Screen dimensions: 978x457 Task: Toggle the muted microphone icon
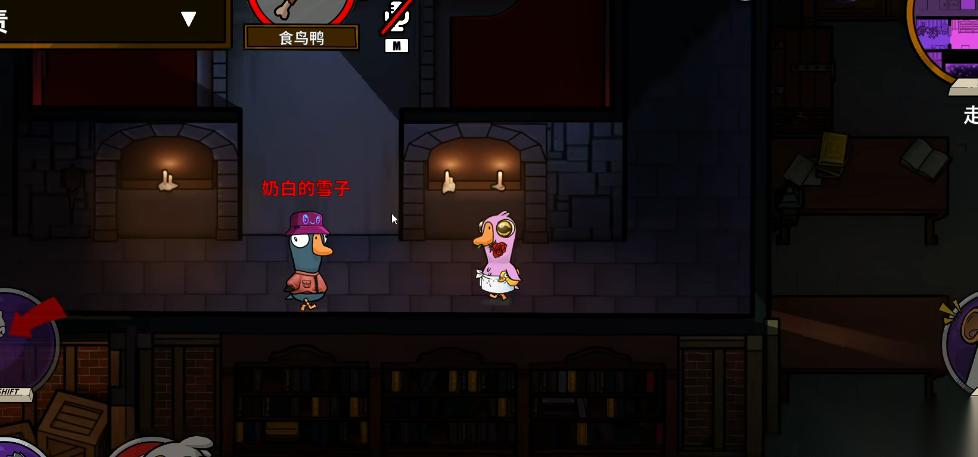pyautogui.click(x=396, y=15)
